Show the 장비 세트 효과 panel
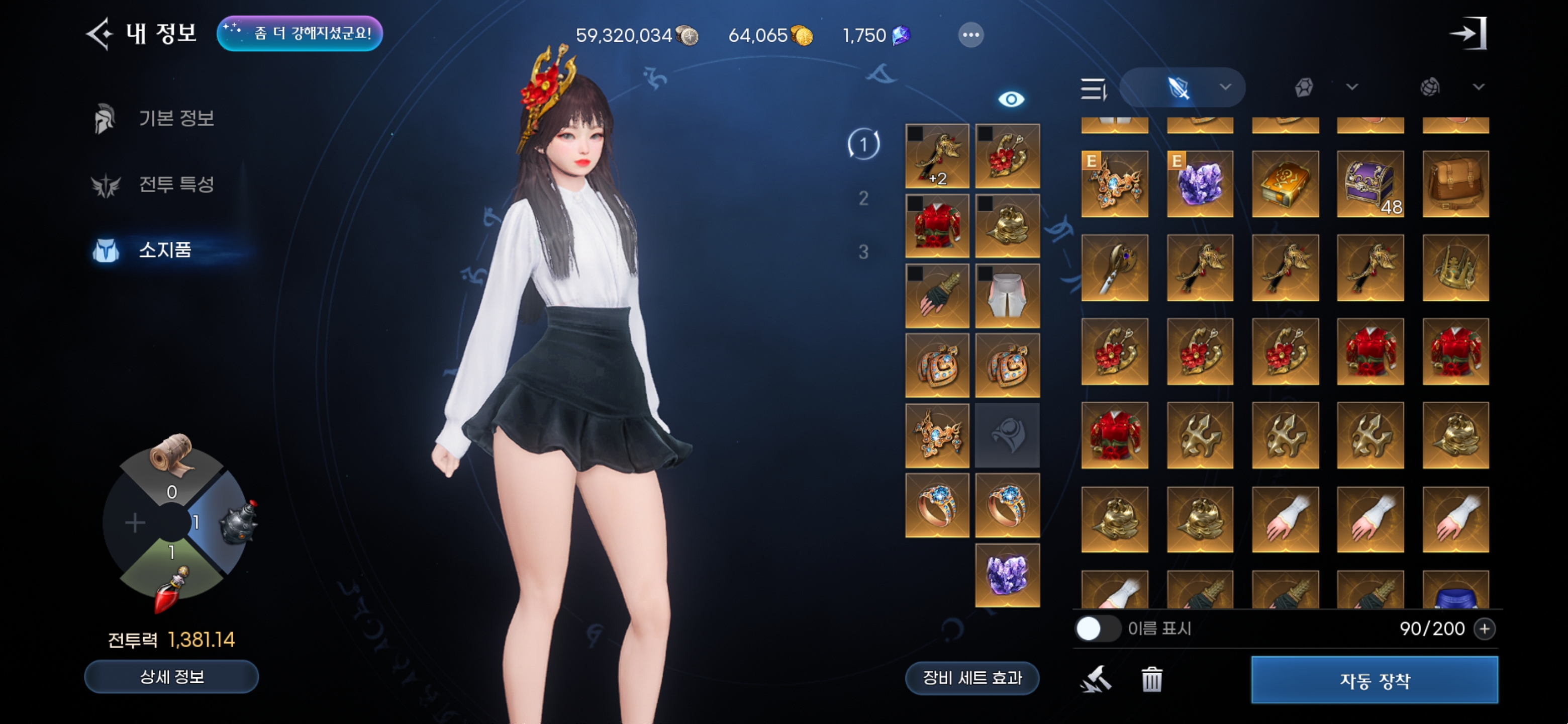 [972, 678]
